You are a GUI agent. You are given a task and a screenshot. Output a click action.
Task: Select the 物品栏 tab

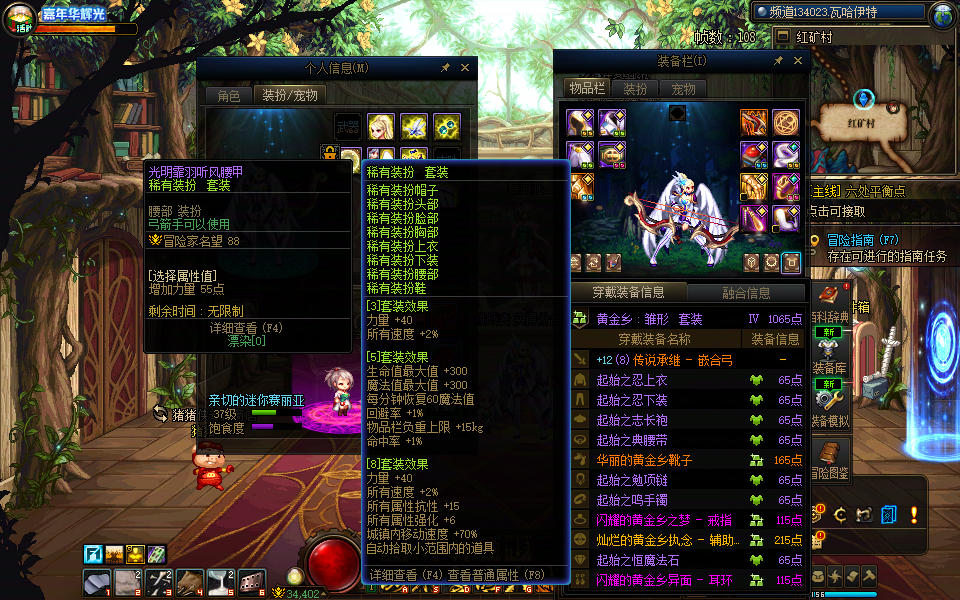pos(587,88)
